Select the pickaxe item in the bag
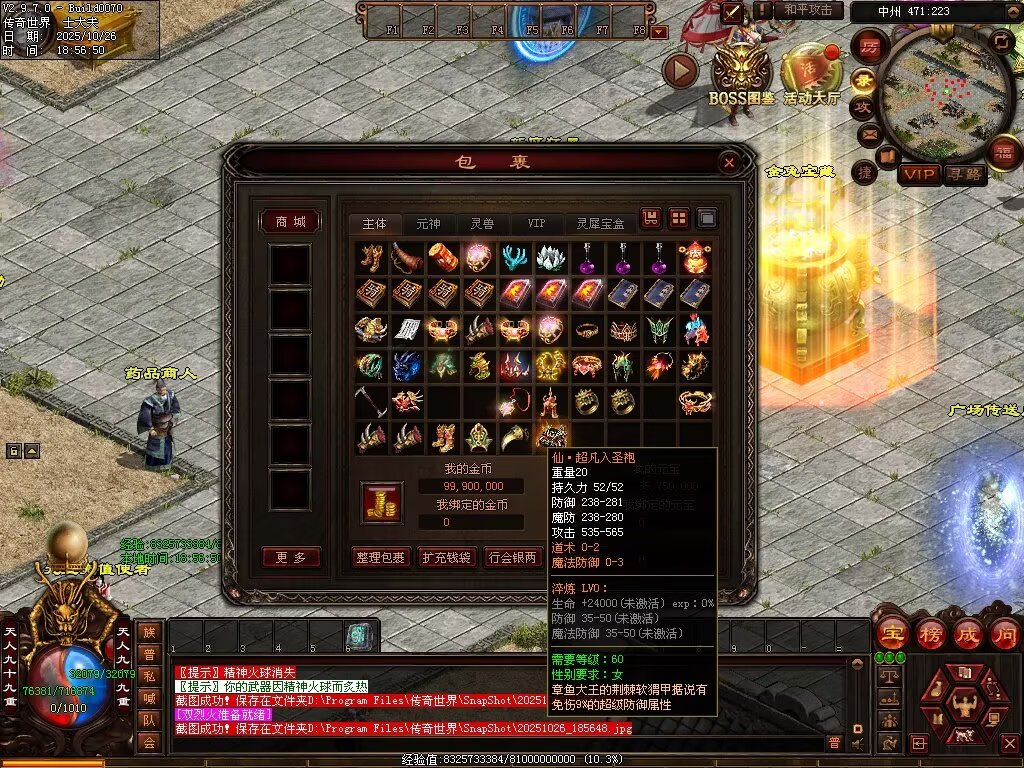 point(370,401)
